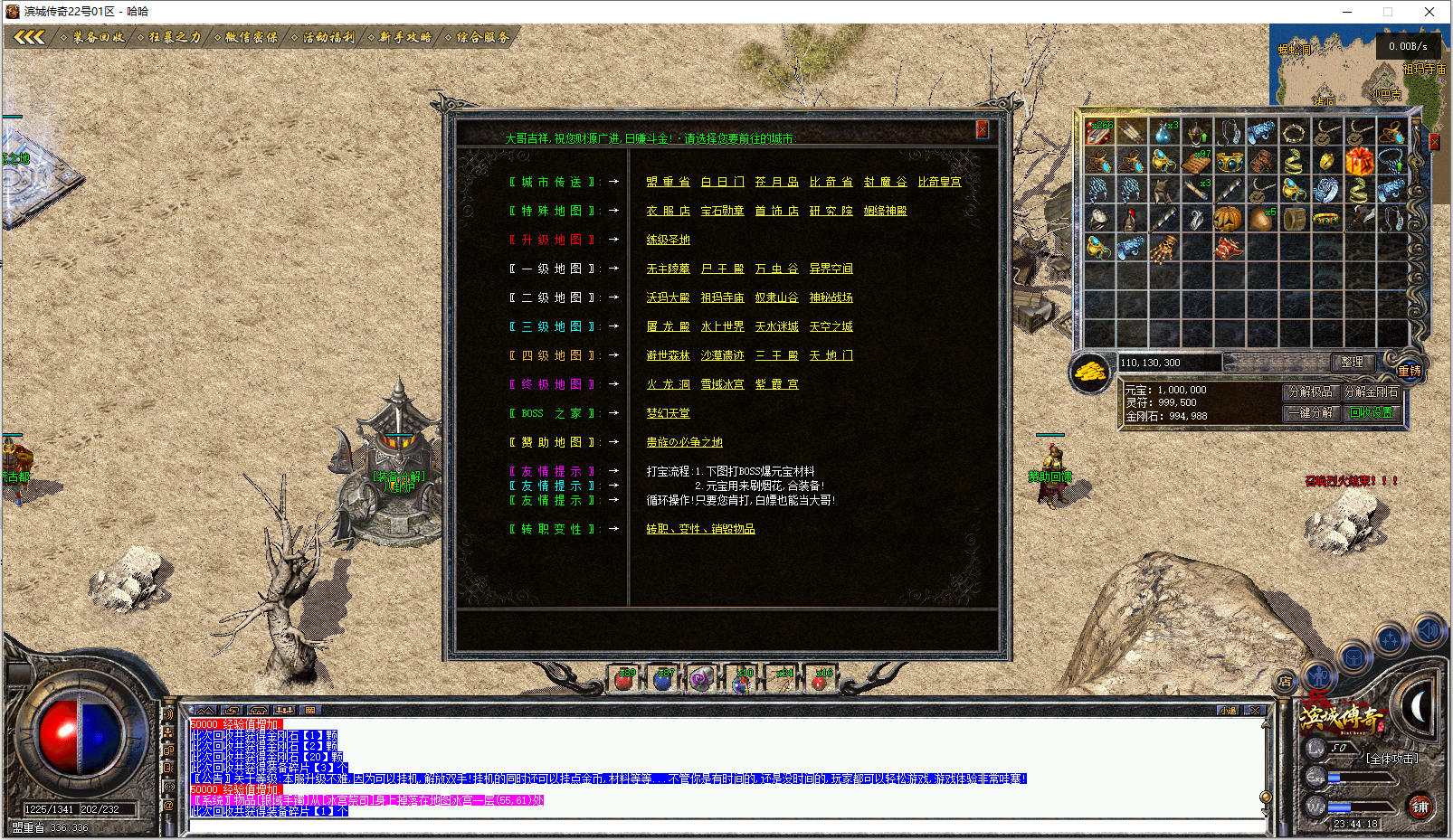
Task: Go to 练级圣地 leveling map
Action: click(668, 240)
